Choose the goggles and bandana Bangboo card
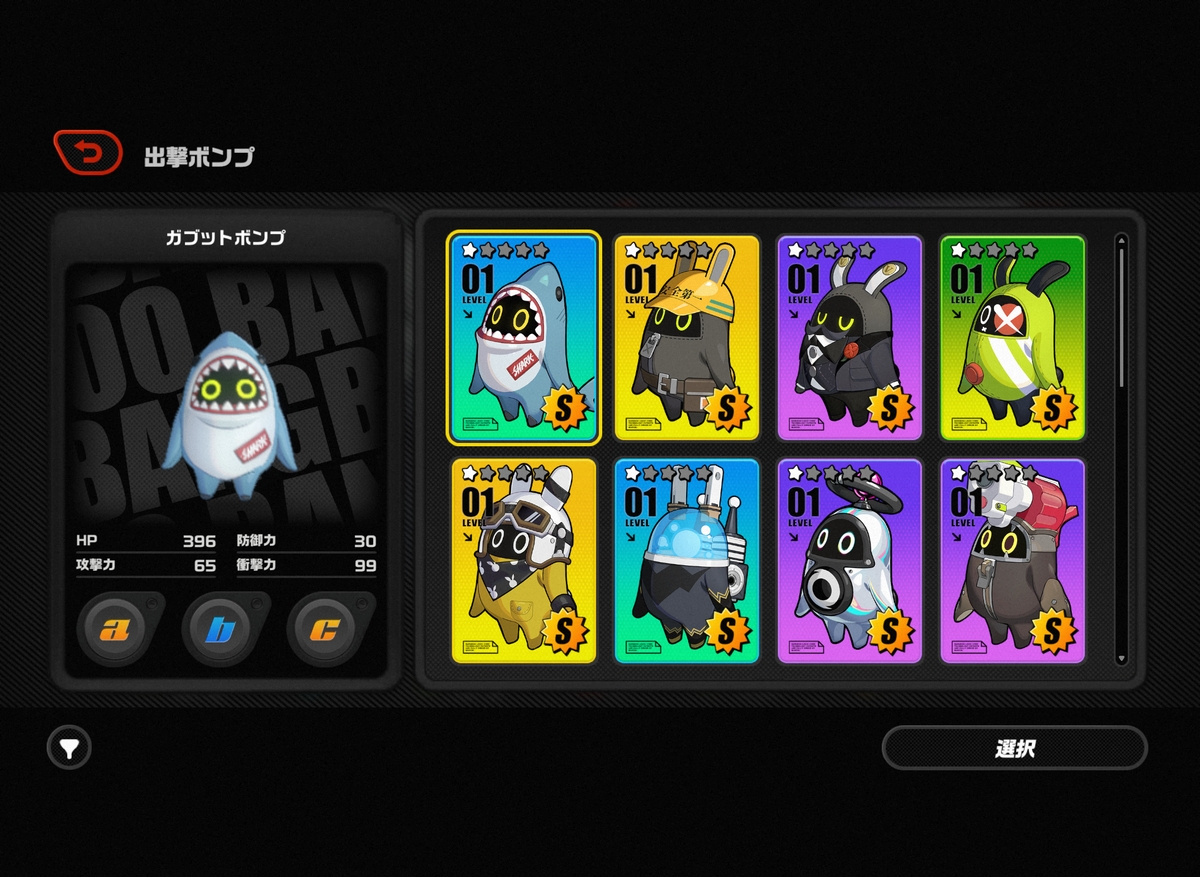1200x877 pixels. [524, 561]
